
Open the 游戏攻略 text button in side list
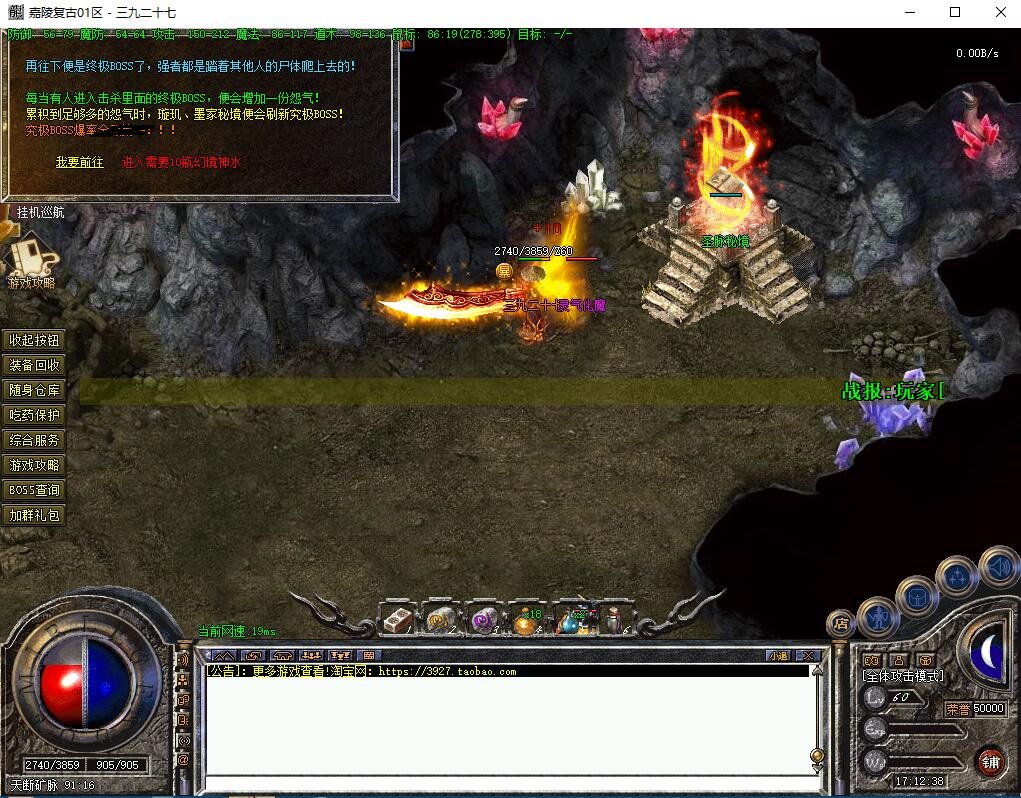point(35,465)
